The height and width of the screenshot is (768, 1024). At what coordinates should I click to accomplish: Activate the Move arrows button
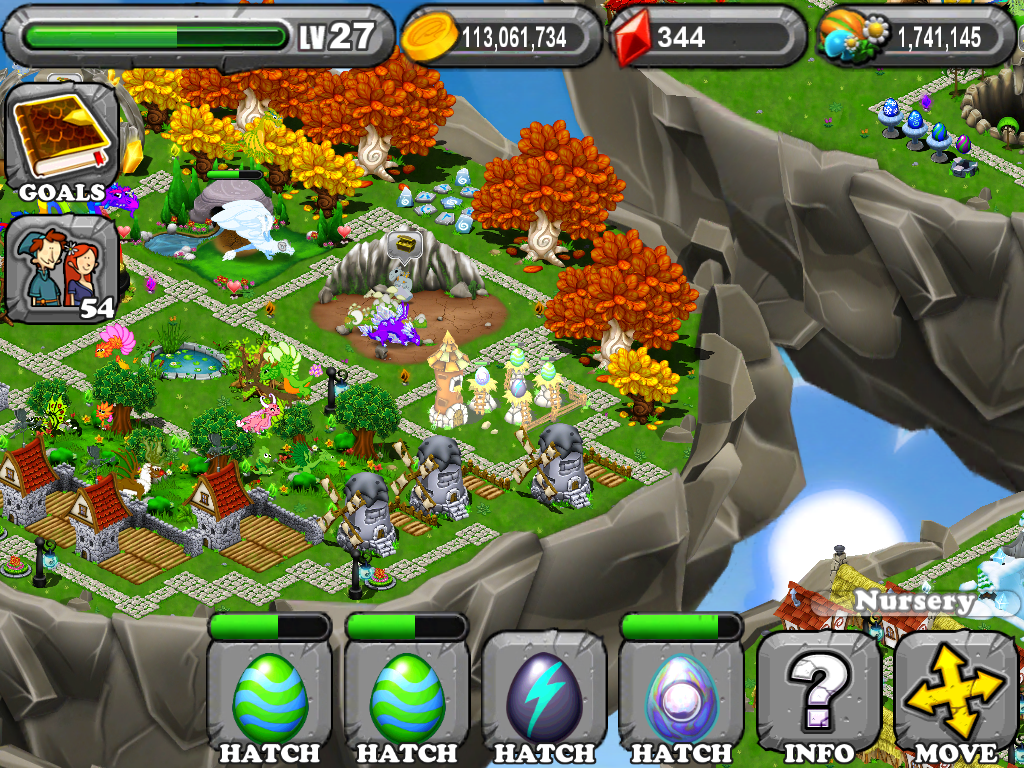[x=956, y=696]
